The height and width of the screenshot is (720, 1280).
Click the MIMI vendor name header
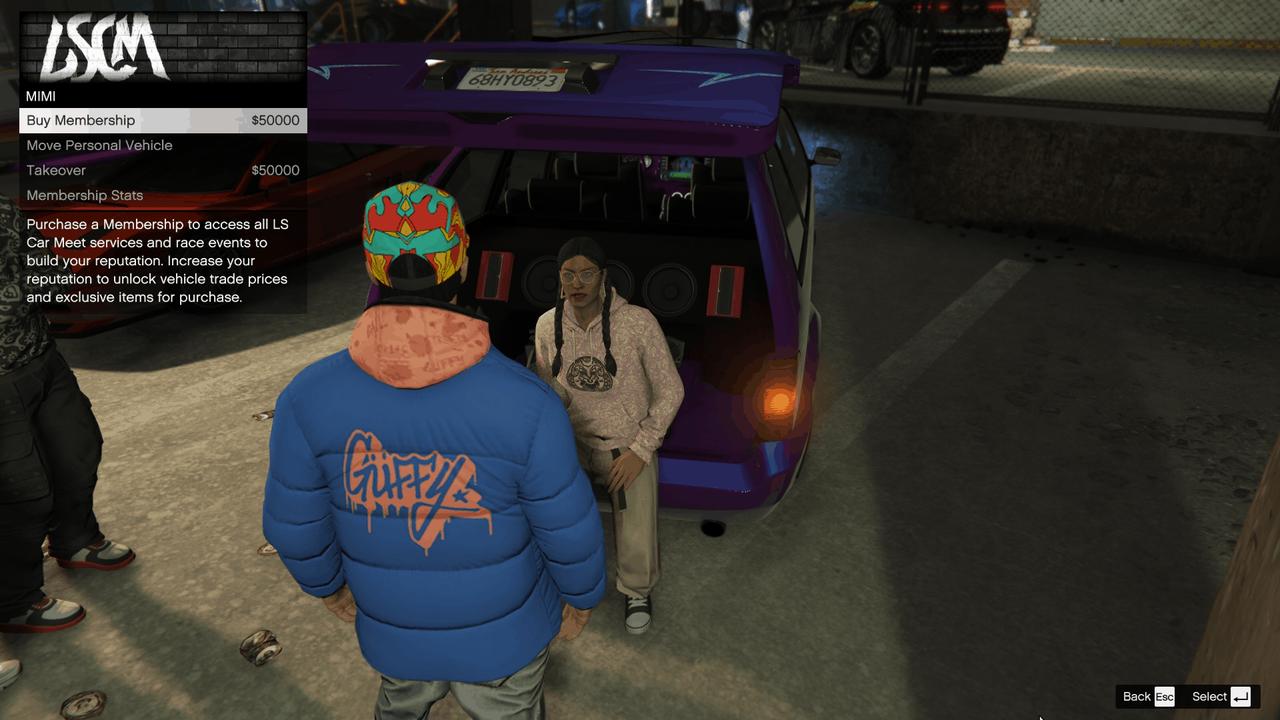point(42,96)
